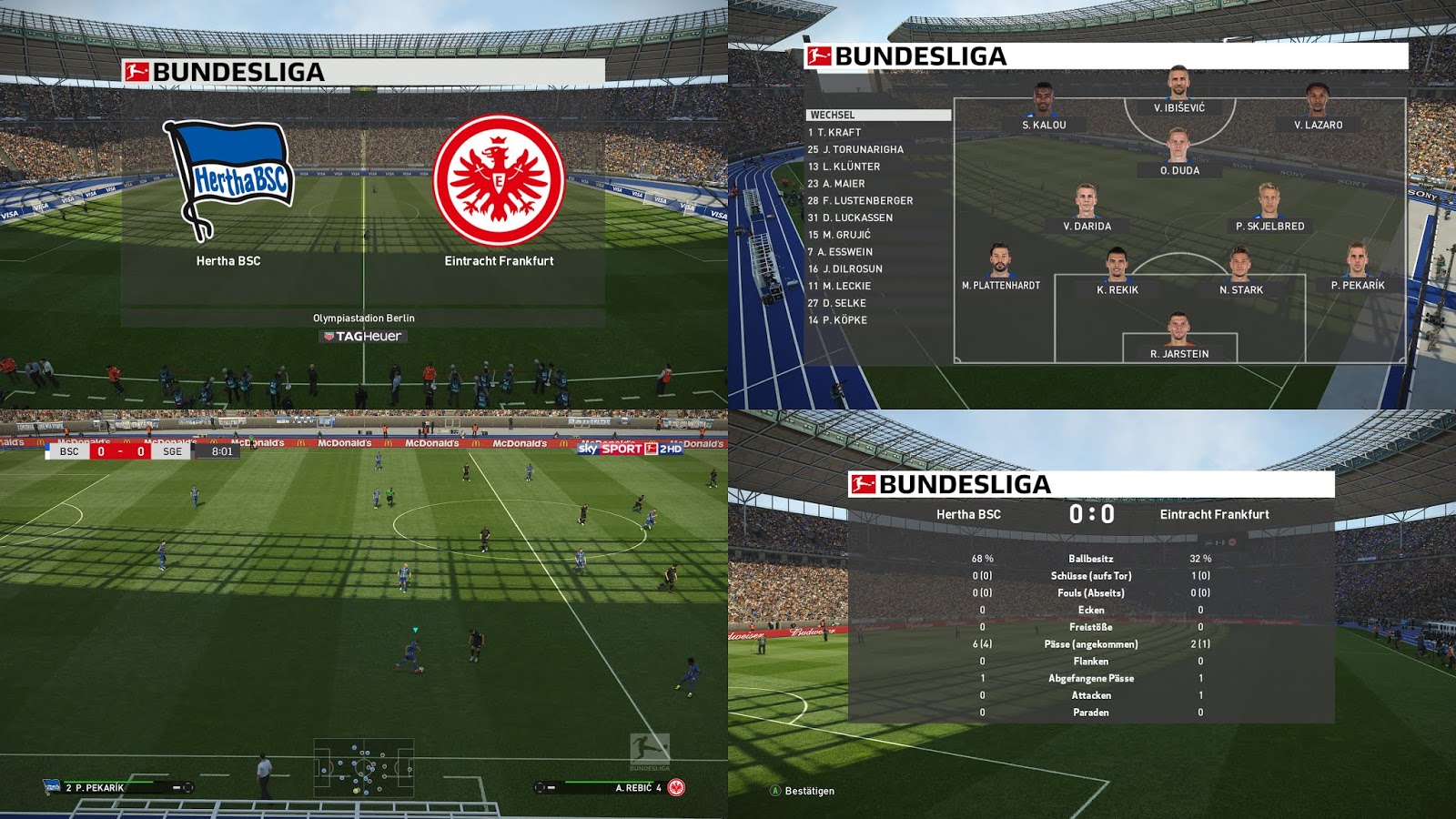Select substitute 27 D. Selke from the list
Image resolution: width=1456 pixels, height=819 pixels.
point(838,303)
